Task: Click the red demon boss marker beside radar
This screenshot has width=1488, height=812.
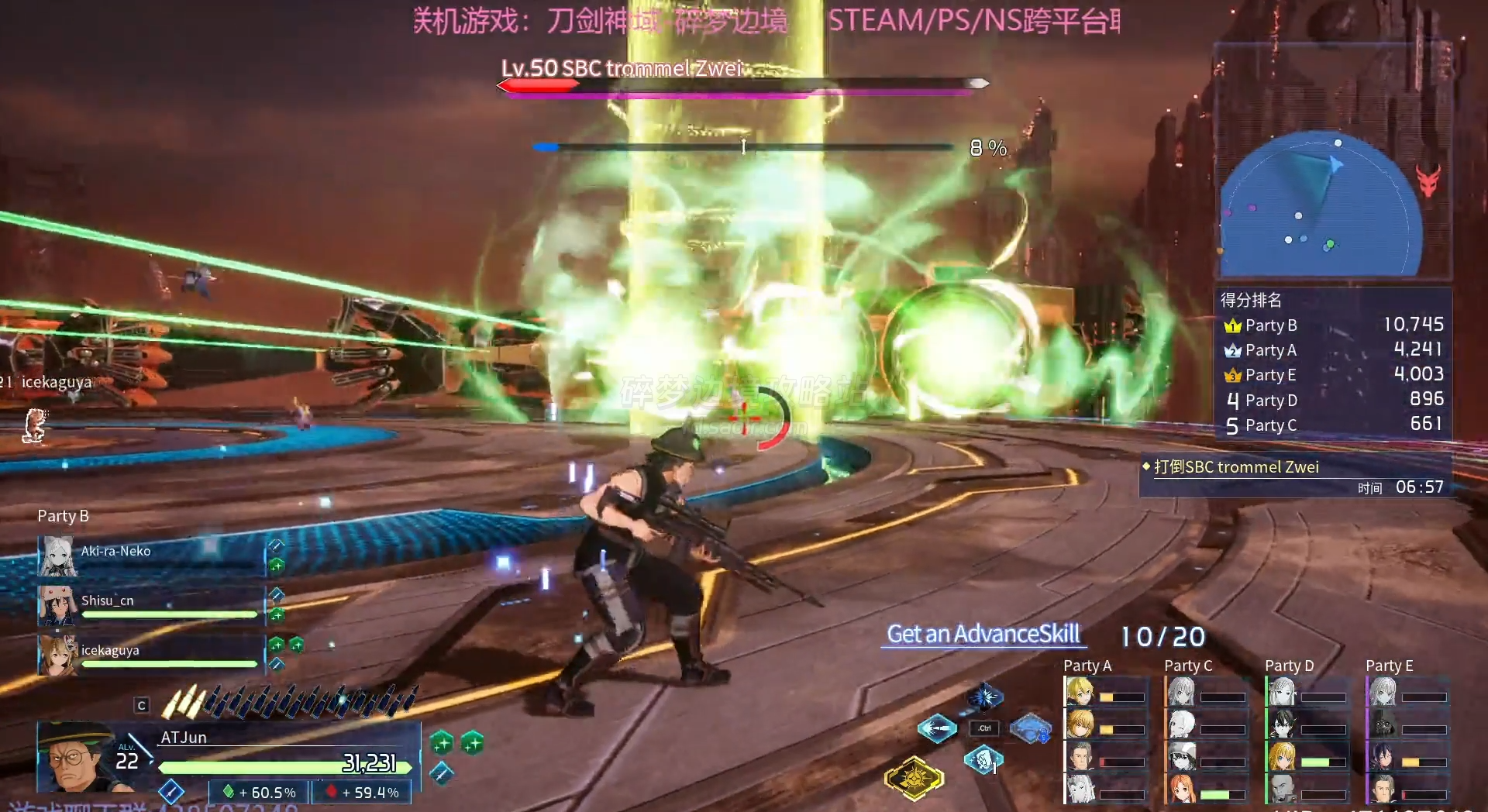Action: [1428, 180]
